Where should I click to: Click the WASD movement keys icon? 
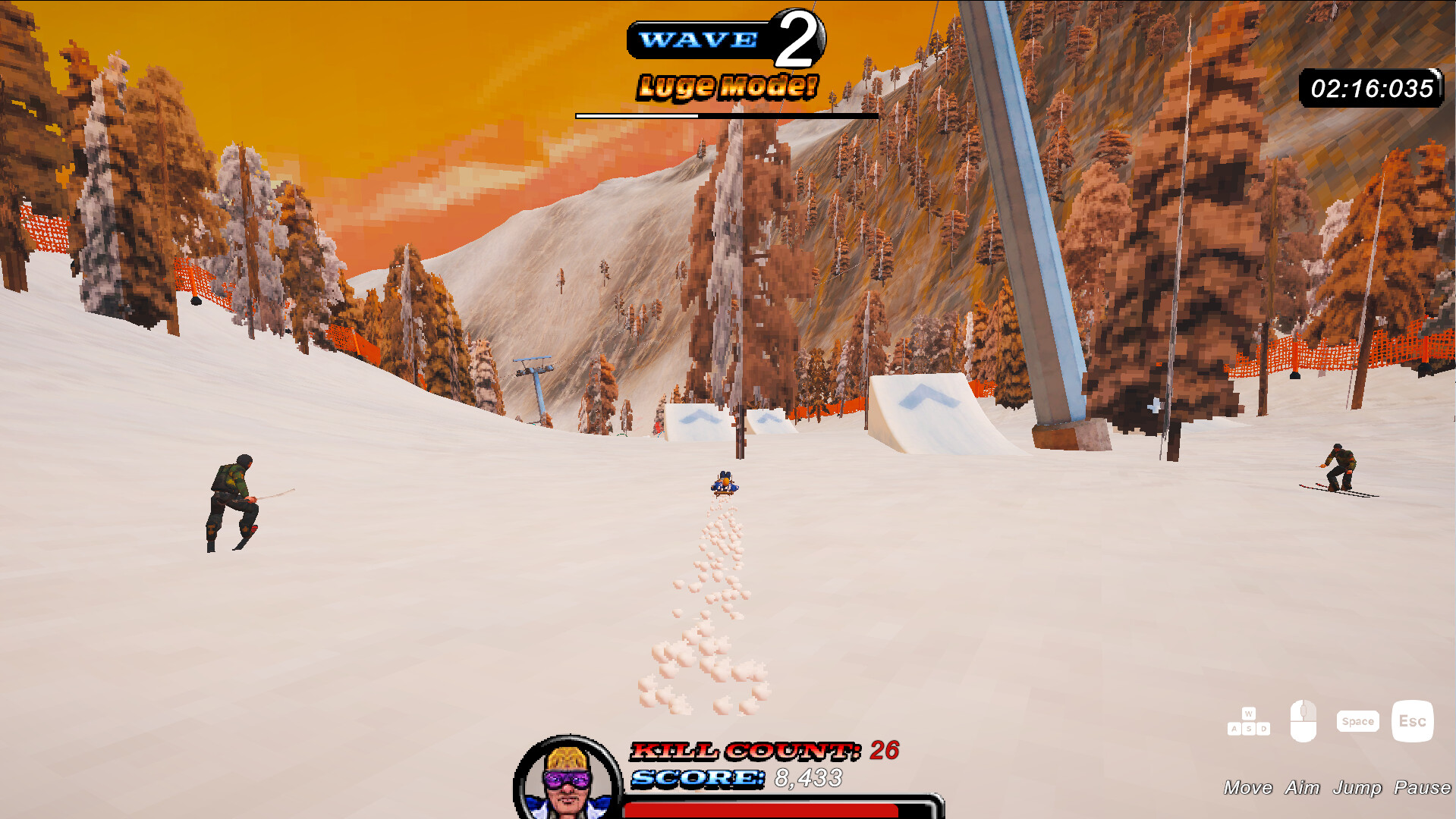tap(1249, 720)
